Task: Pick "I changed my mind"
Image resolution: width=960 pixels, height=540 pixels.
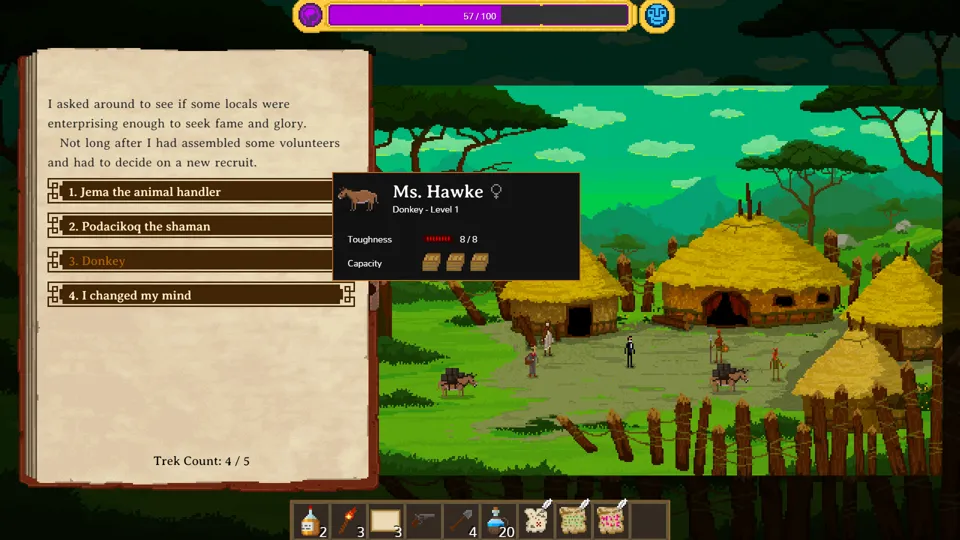Action: [200, 295]
